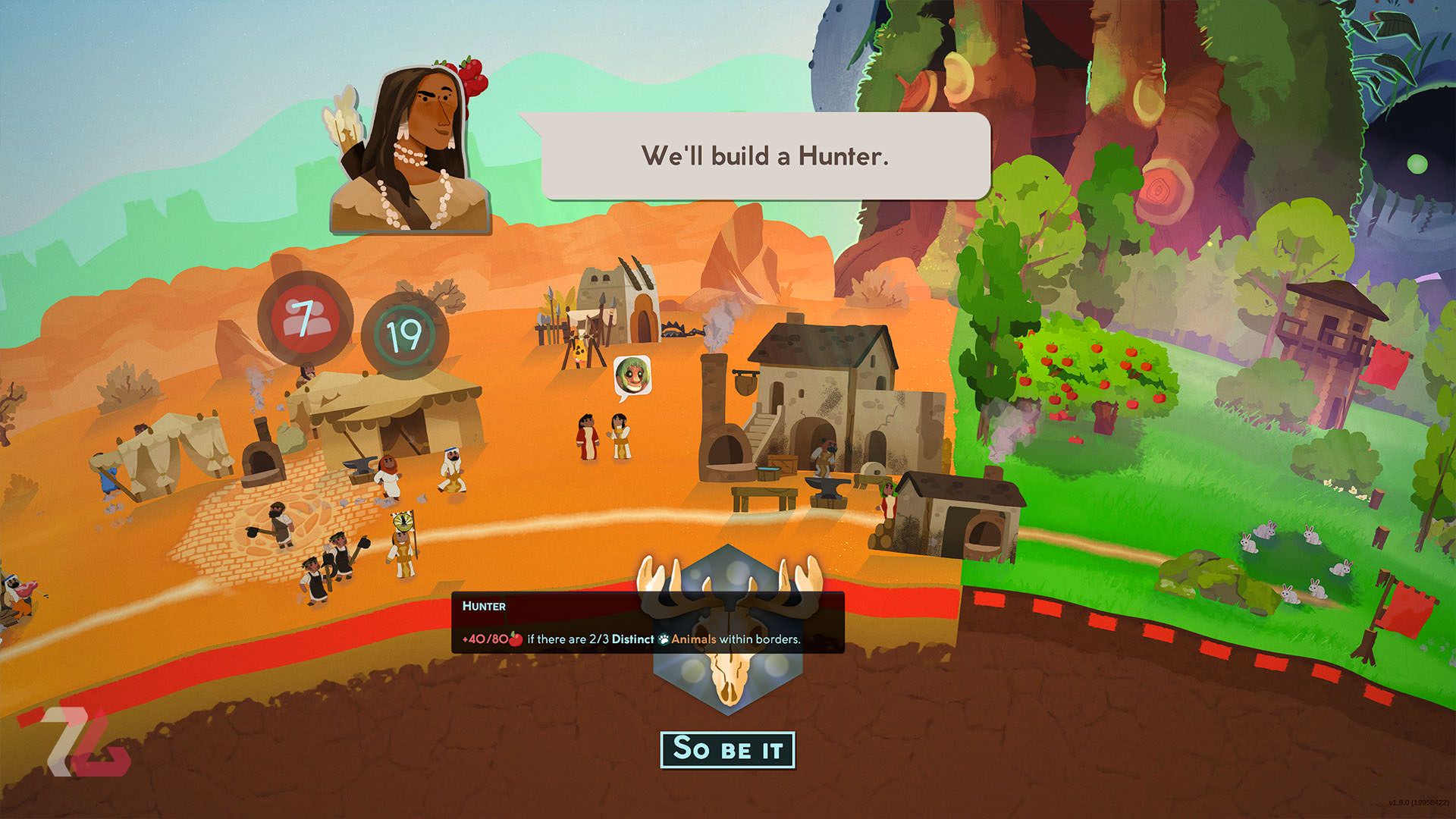This screenshot has height=819, width=1456.
Task: Click the villager's green mask speech bubble
Action: 632,376
